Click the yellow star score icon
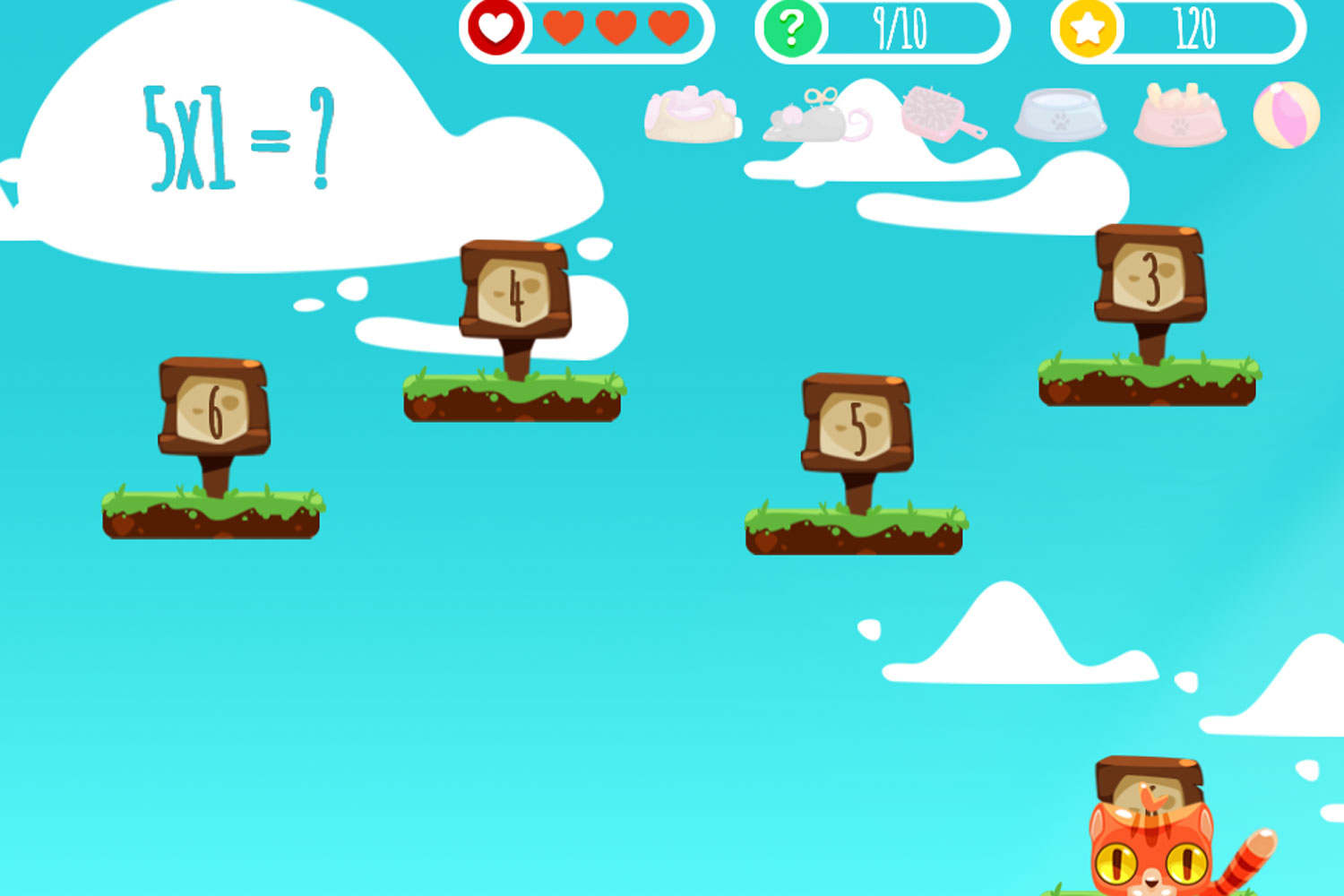This screenshot has width=1344, height=896. 1087,30
